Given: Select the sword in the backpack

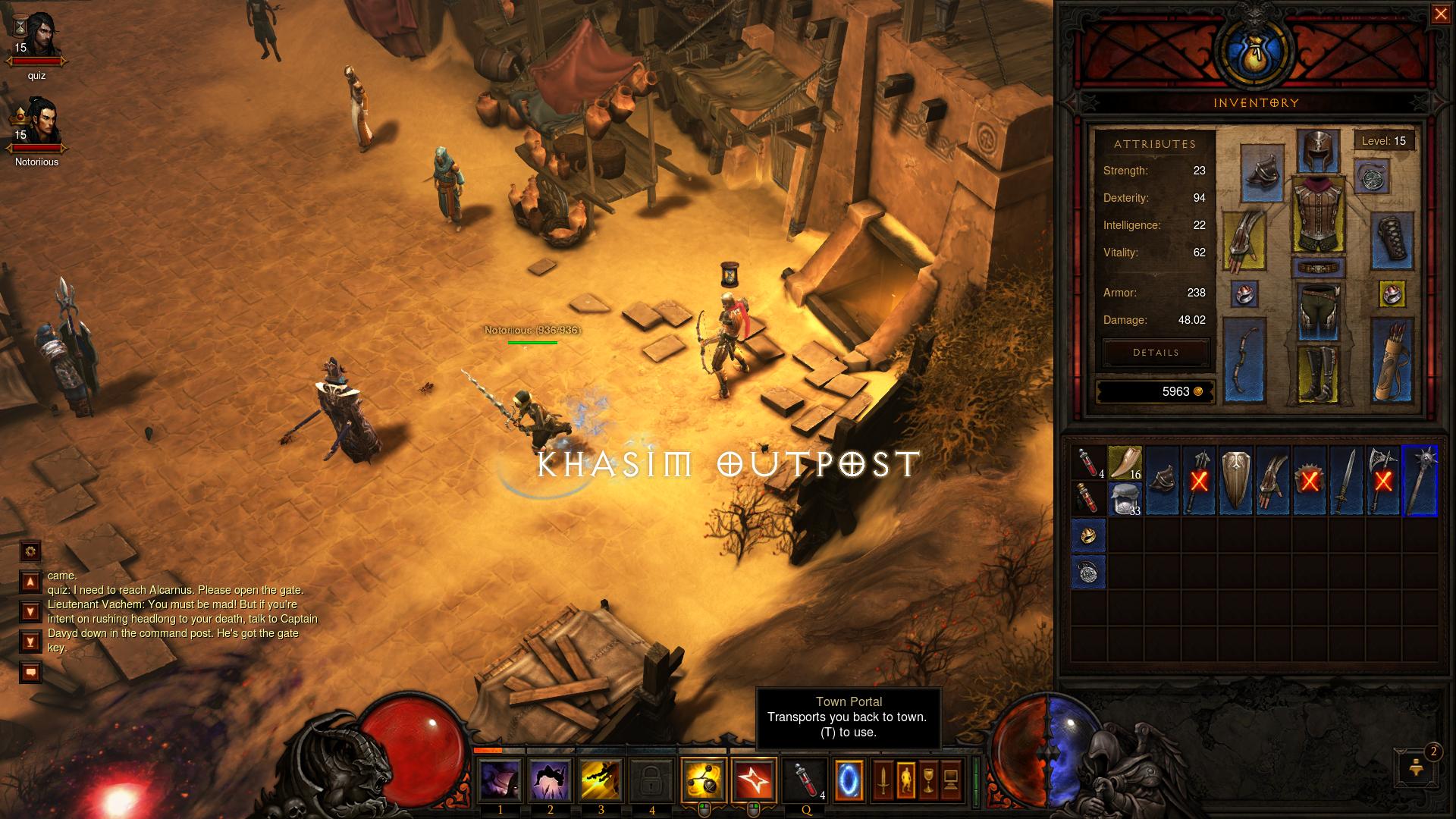Looking at the screenshot, I should (x=1347, y=482).
